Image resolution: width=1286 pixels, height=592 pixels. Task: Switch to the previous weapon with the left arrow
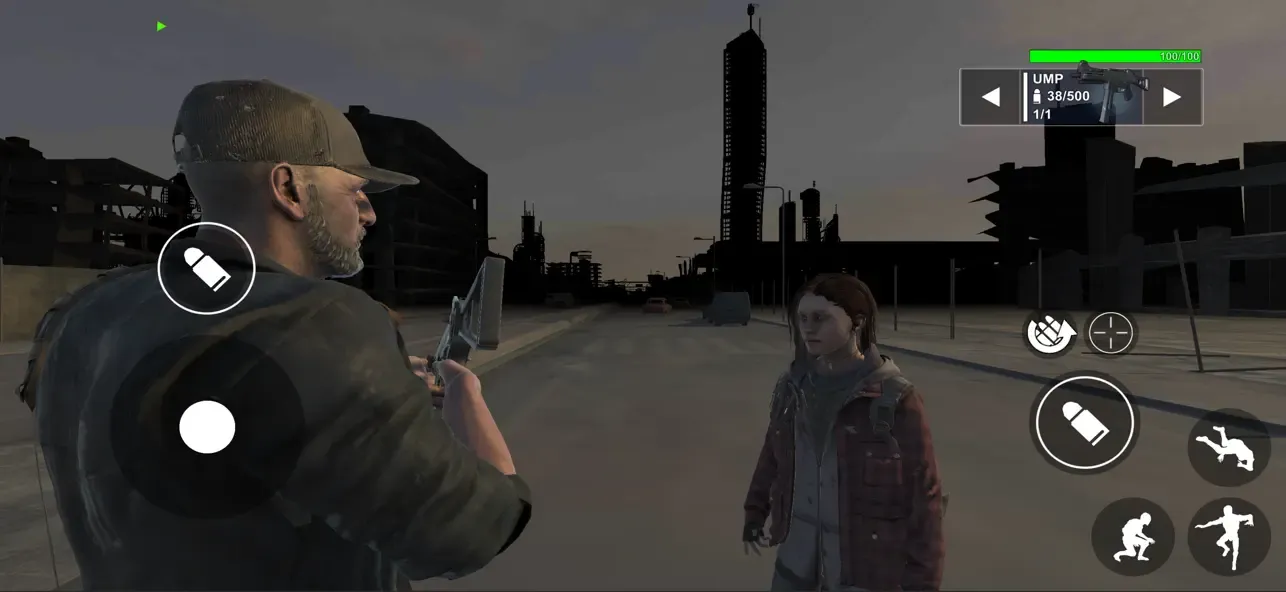[991, 97]
